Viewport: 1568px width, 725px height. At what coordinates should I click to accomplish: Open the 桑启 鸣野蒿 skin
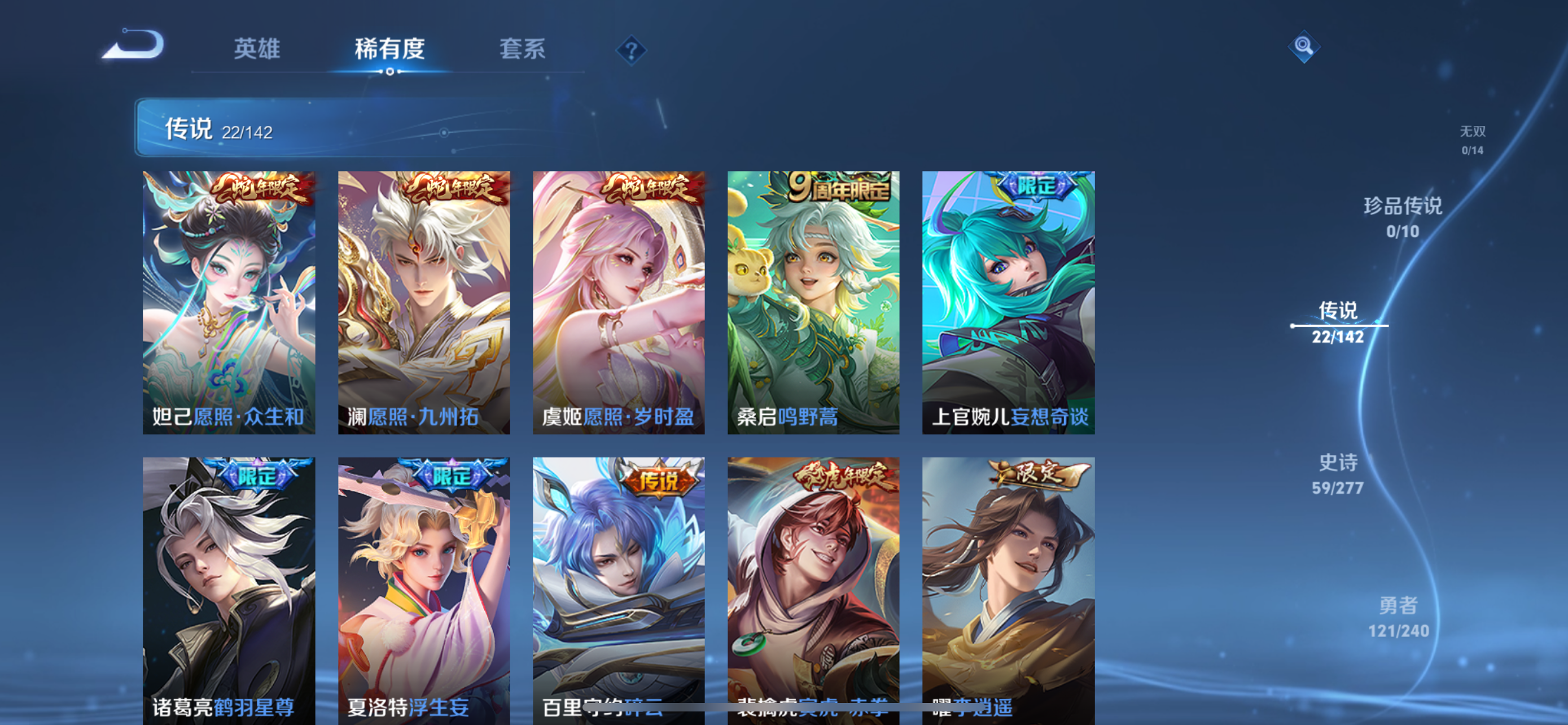(814, 304)
